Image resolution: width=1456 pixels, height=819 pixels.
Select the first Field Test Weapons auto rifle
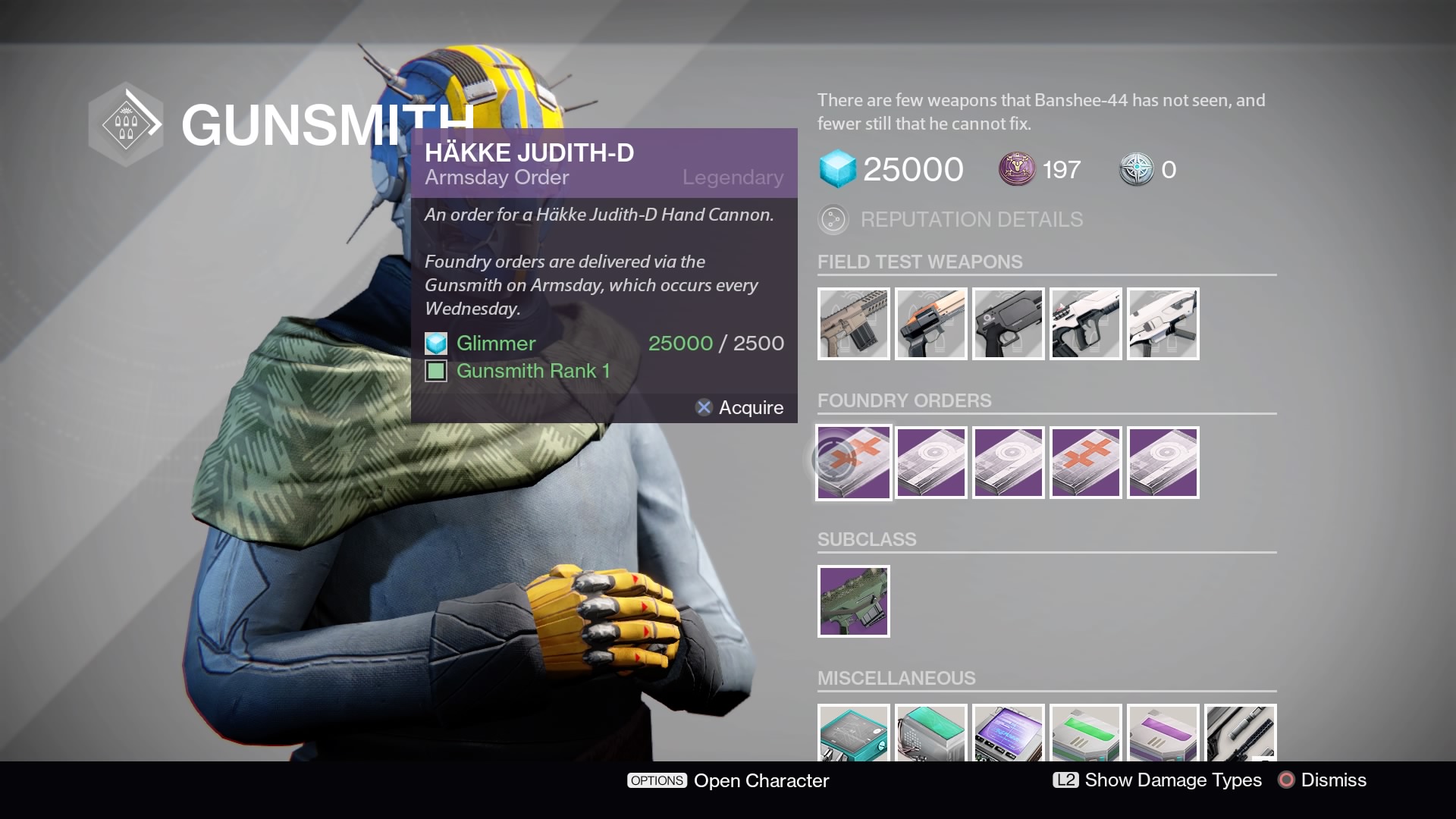853,323
